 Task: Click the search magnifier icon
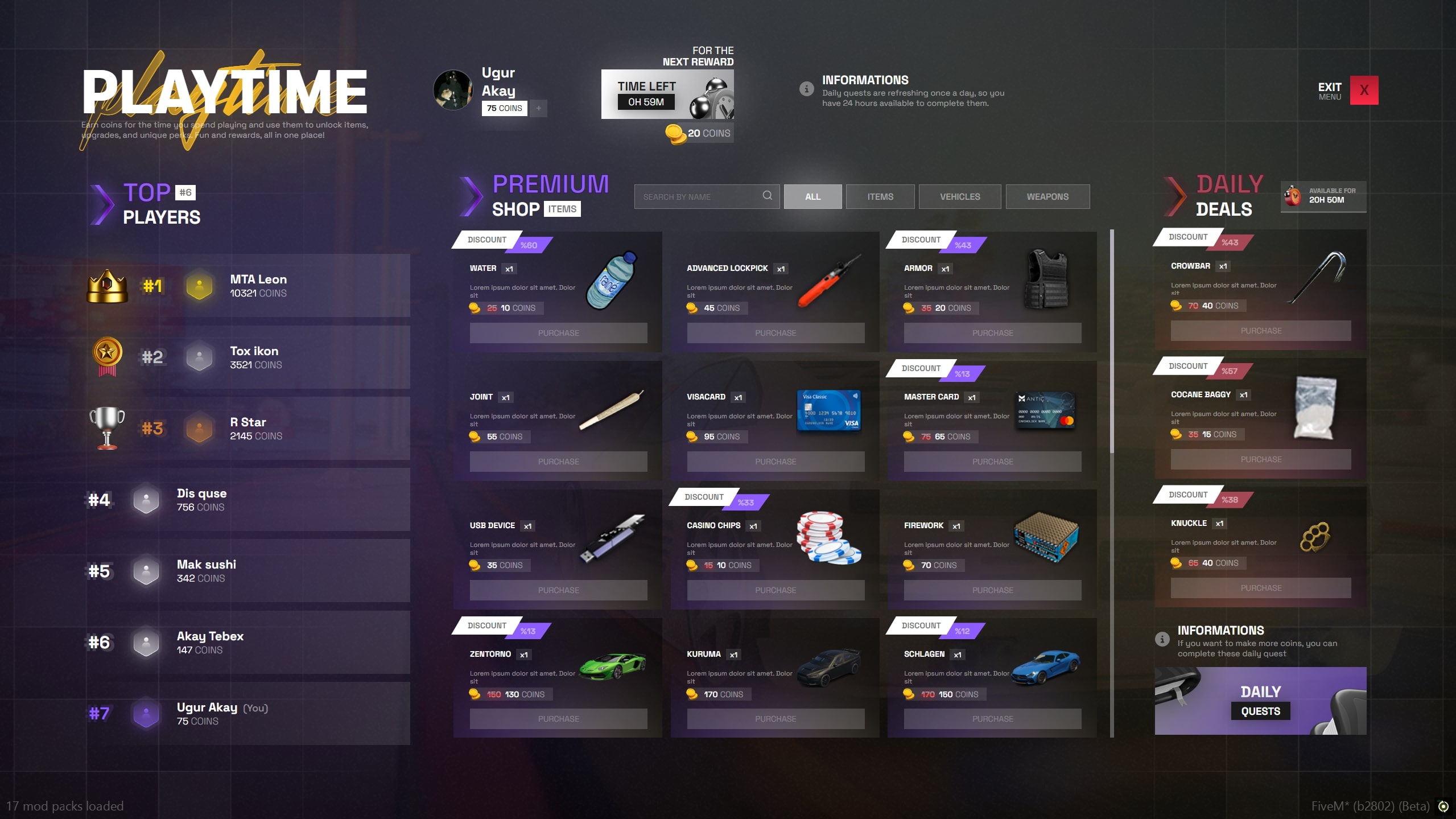pyautogui.click(x=766, y=196)
